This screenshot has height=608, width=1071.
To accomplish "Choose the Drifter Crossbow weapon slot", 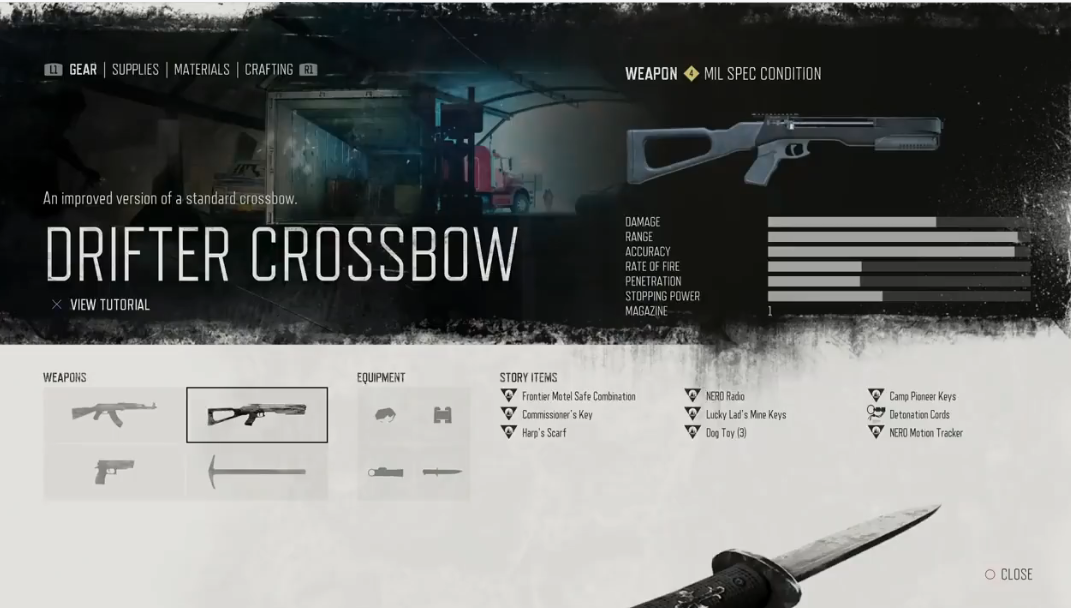I will point(257,414).
